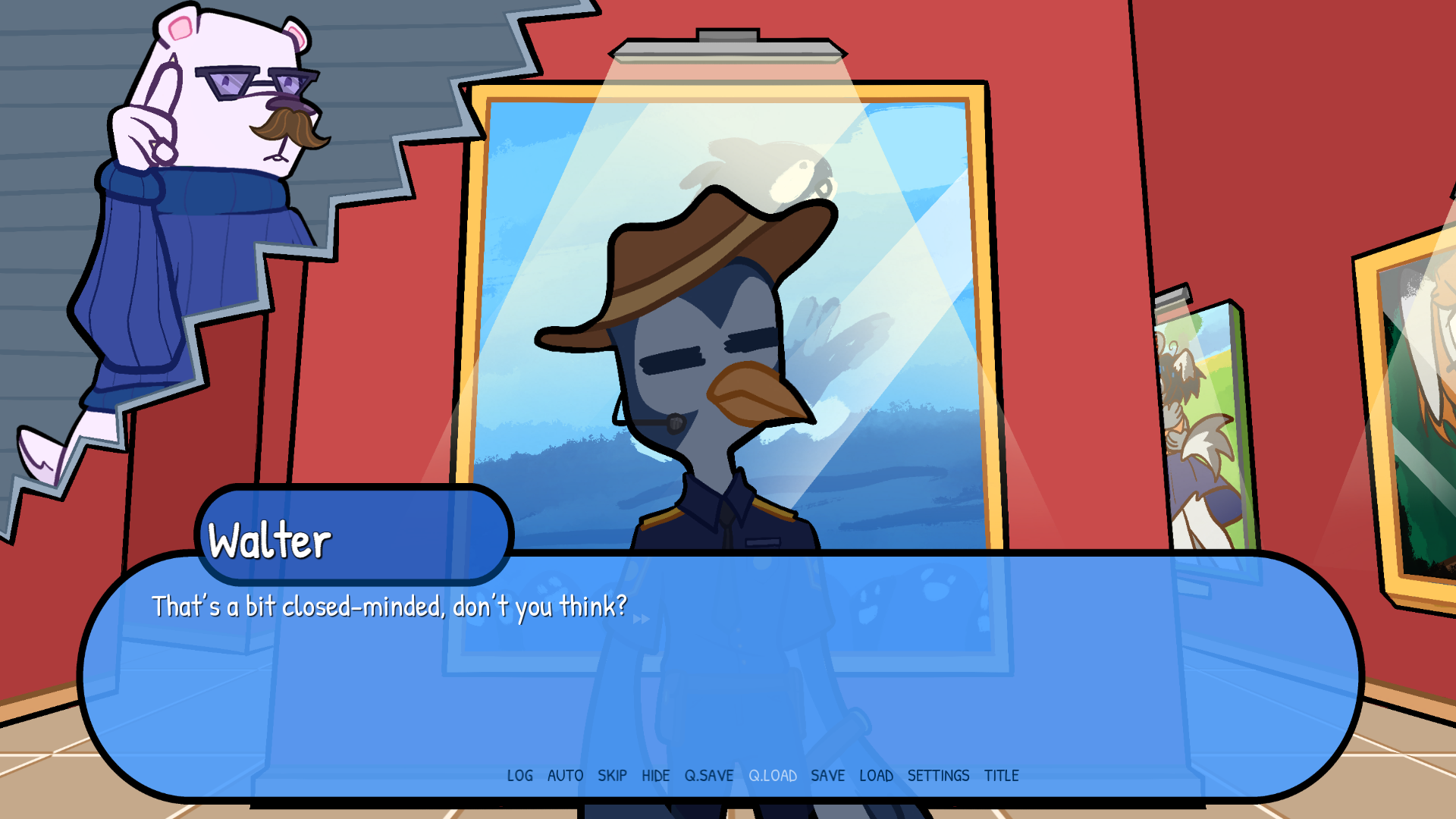The height and width of the screenshot is (819, 1456).
Task: Click the fast-forward advance arrows indicator
Action: (640, 619)
